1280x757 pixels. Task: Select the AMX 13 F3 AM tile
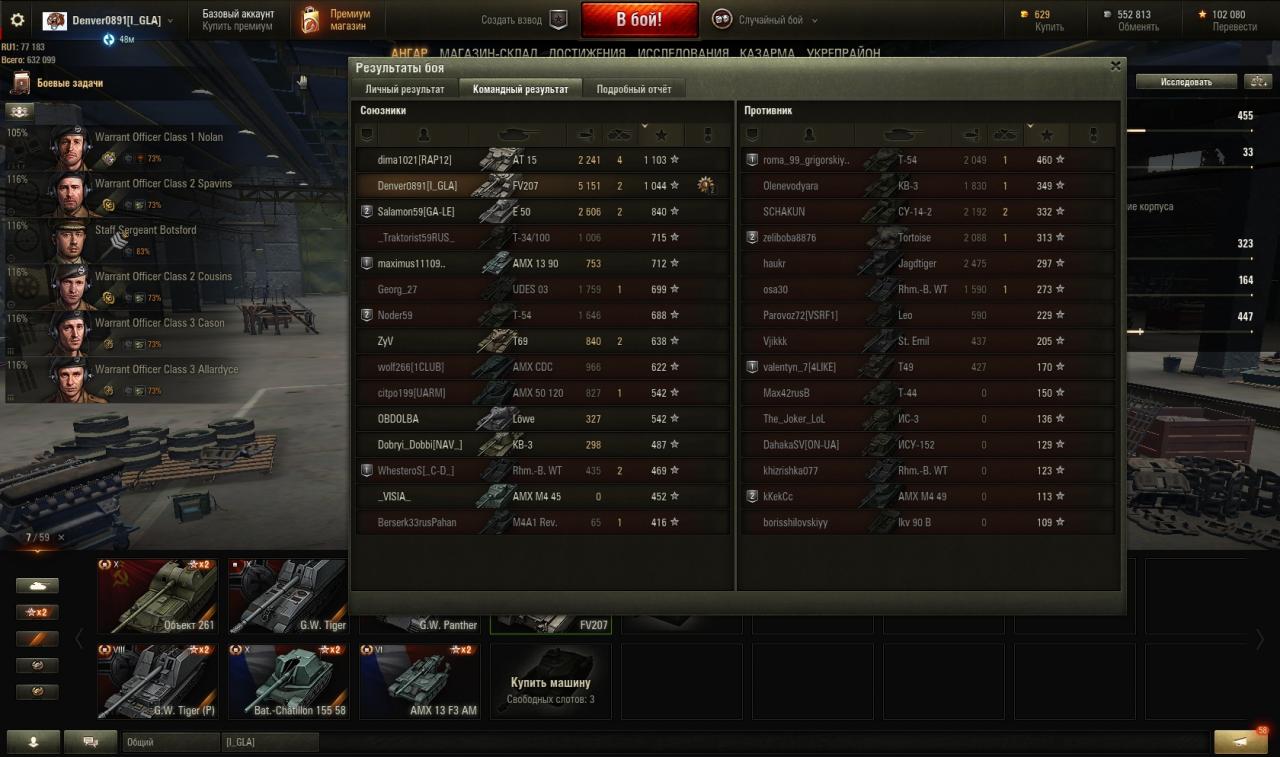pos(419,681)
